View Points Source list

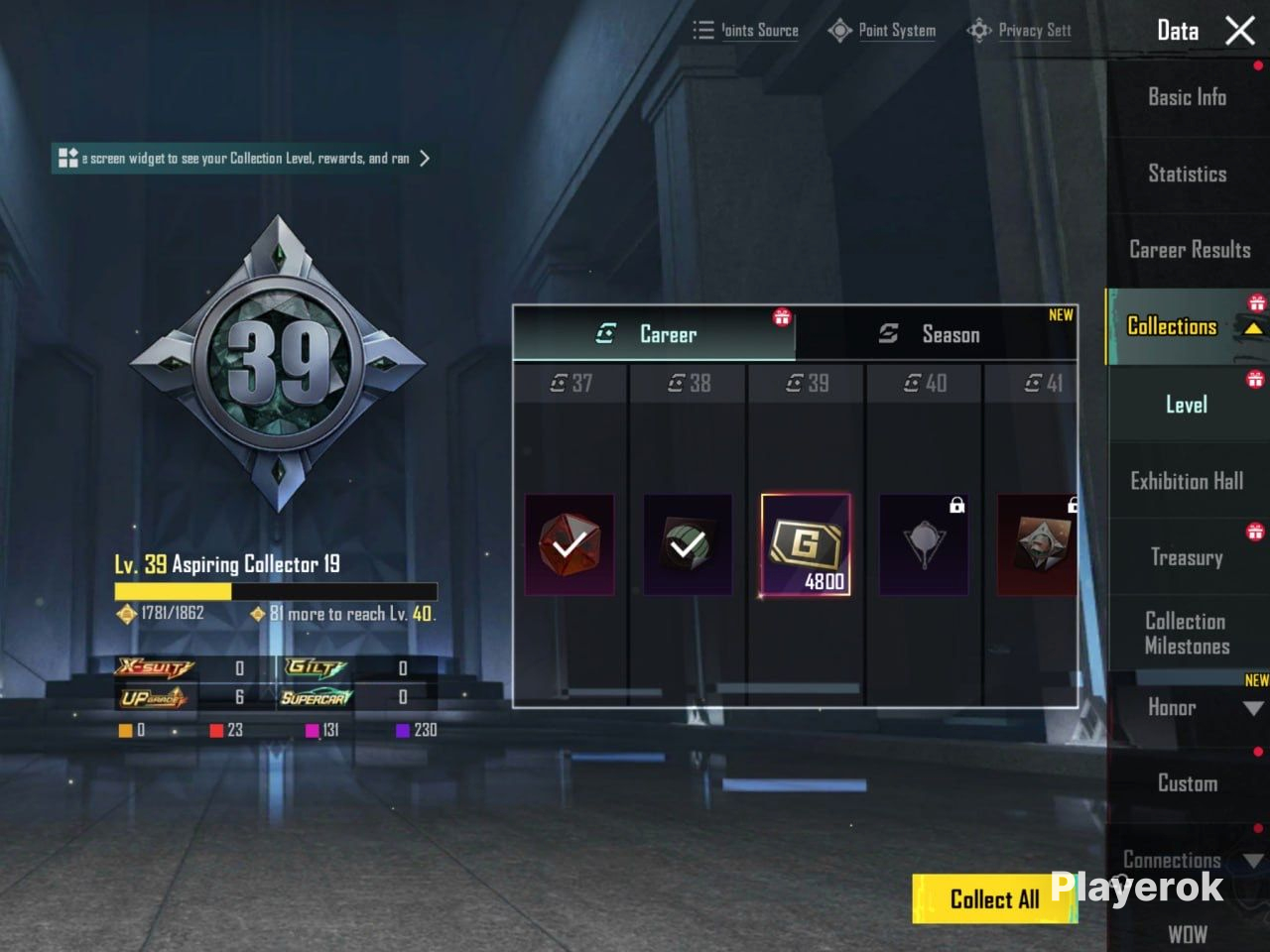click(x=746, y=31)
